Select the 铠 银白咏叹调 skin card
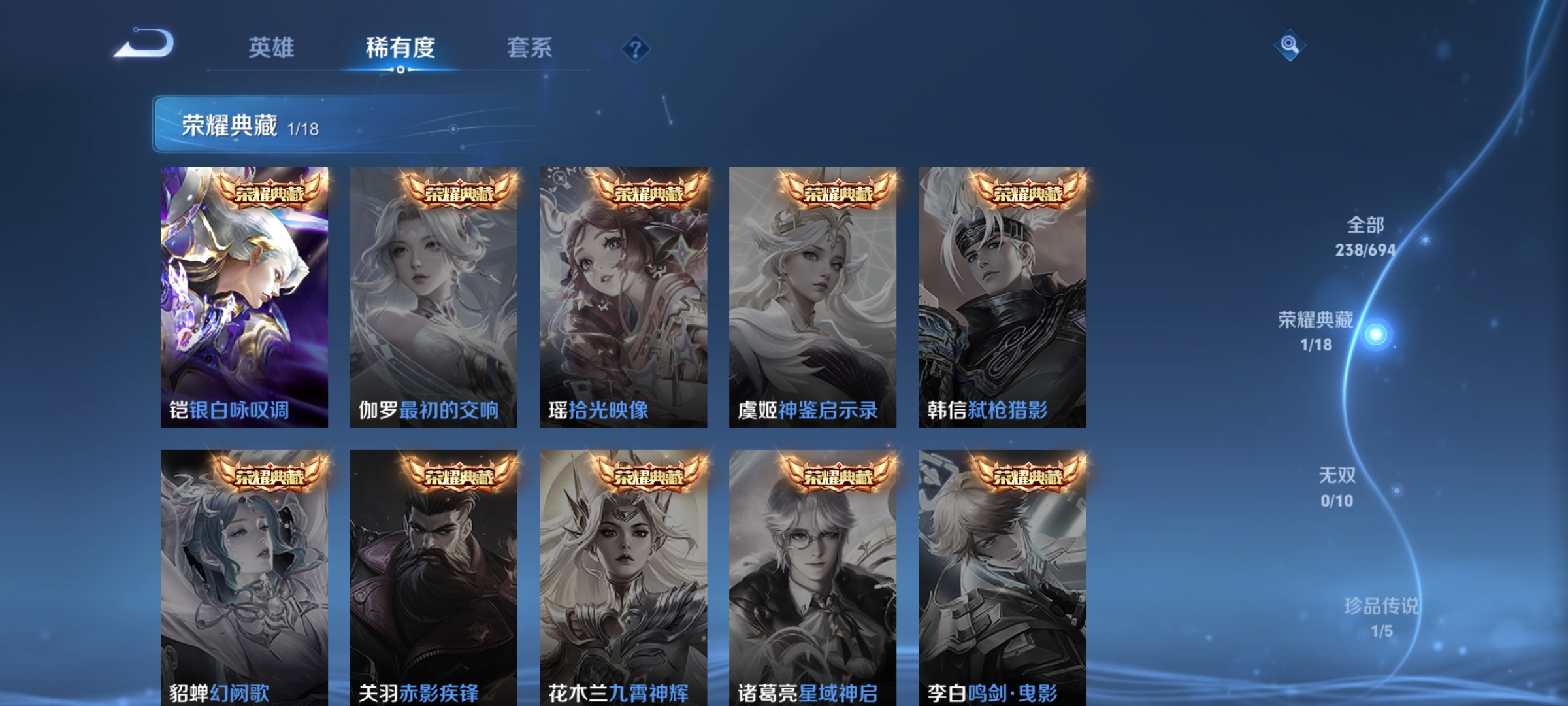1568x706 pixels. pos(244,297)
